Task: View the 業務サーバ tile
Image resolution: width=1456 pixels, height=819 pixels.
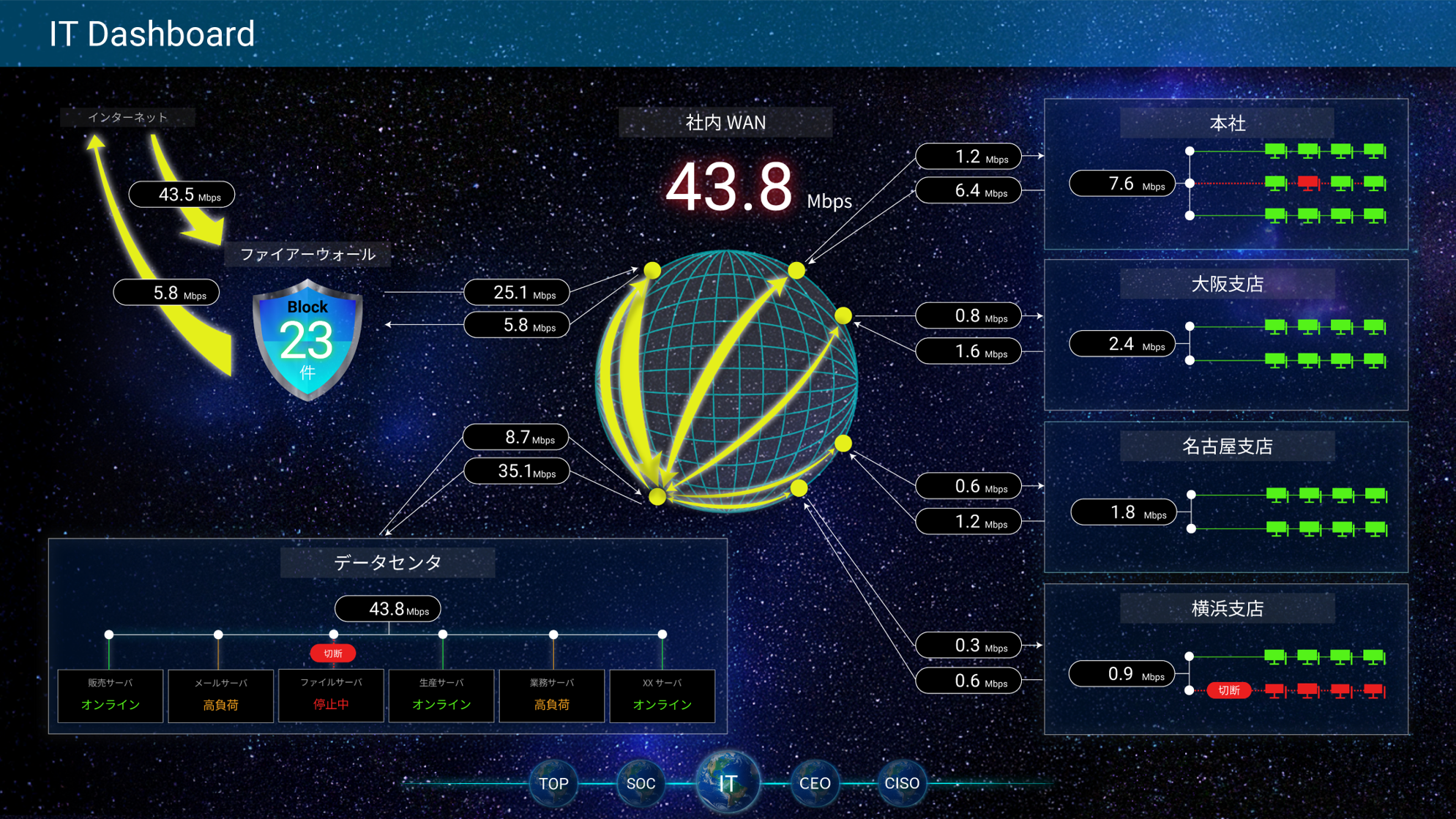Action: (x=552, y=695)
